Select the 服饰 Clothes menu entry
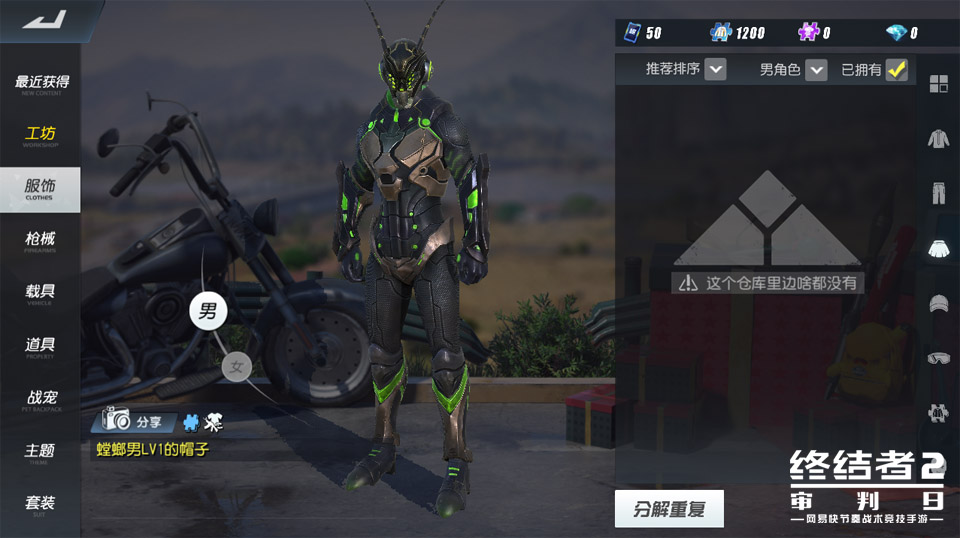The height and width of the screenshot is (538, 960). pos(40,188)
